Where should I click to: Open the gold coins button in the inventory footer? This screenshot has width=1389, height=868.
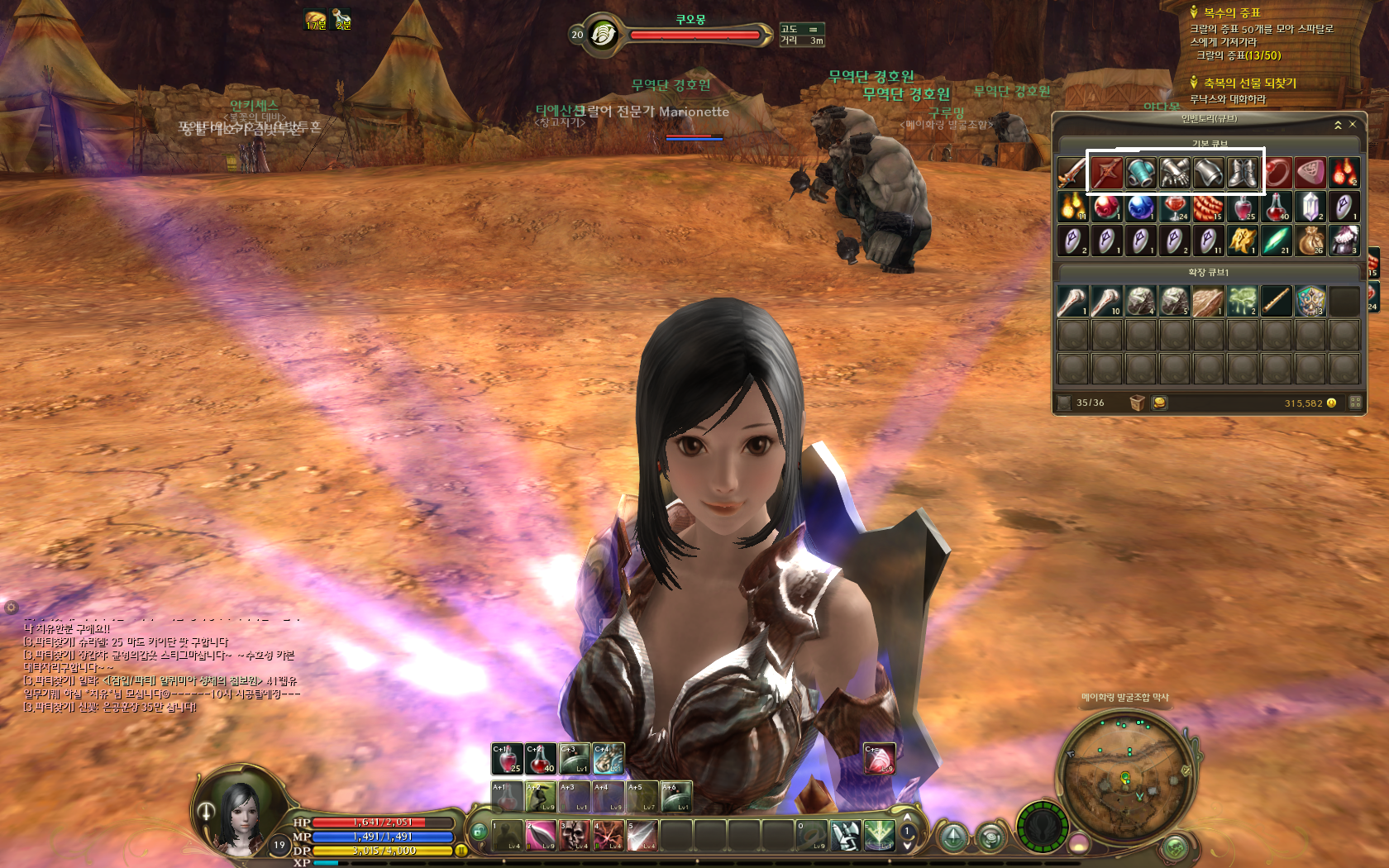pyautogui.click(x=1159, y=403)
